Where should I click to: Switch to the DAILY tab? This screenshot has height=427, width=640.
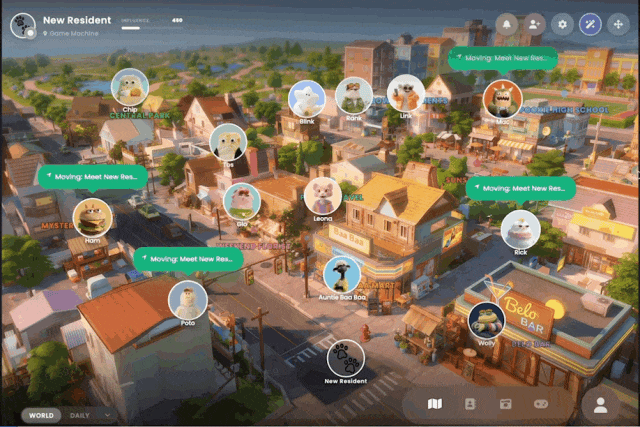80,415
